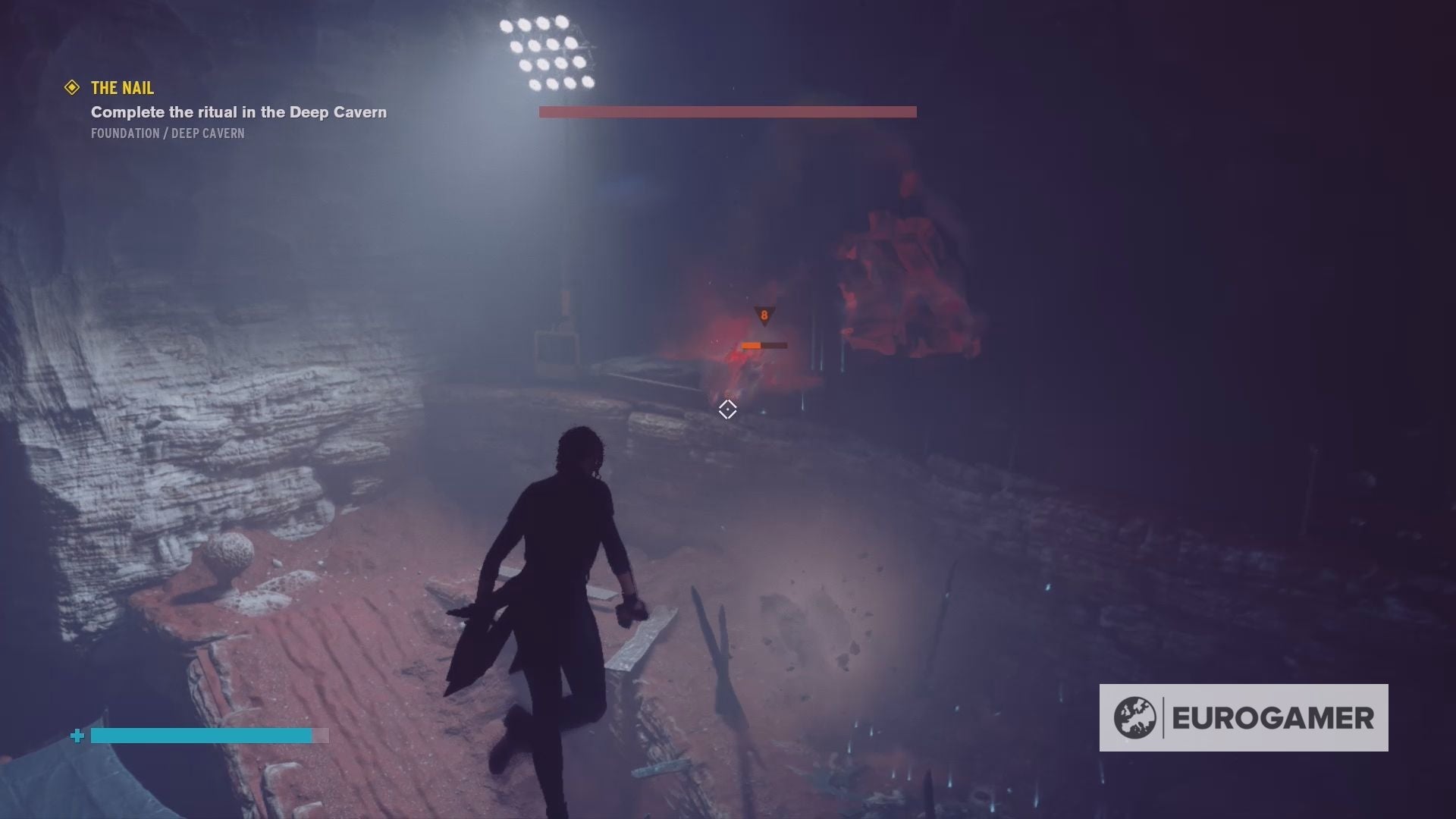Click the yellow diamond mission marker icon

(x=72, y=87)
